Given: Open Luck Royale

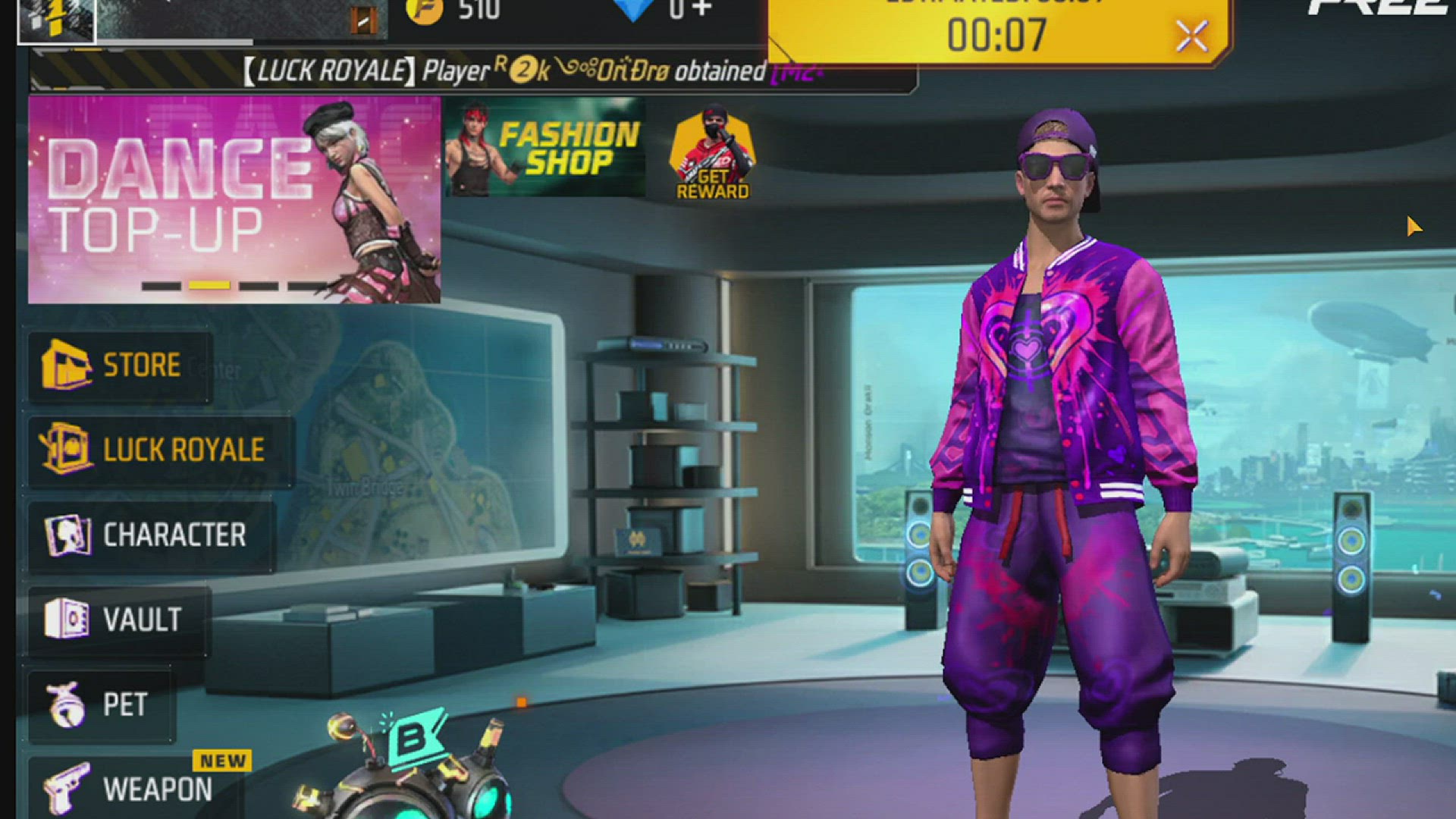Looking at the screenshot, I should coord(159,450).
